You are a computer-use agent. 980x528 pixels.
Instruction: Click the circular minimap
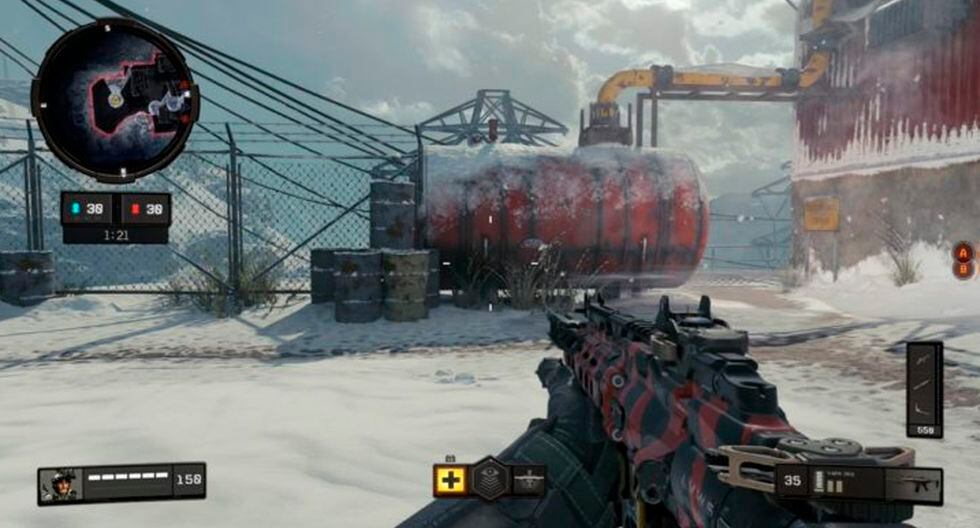click(x=114, y=100)
